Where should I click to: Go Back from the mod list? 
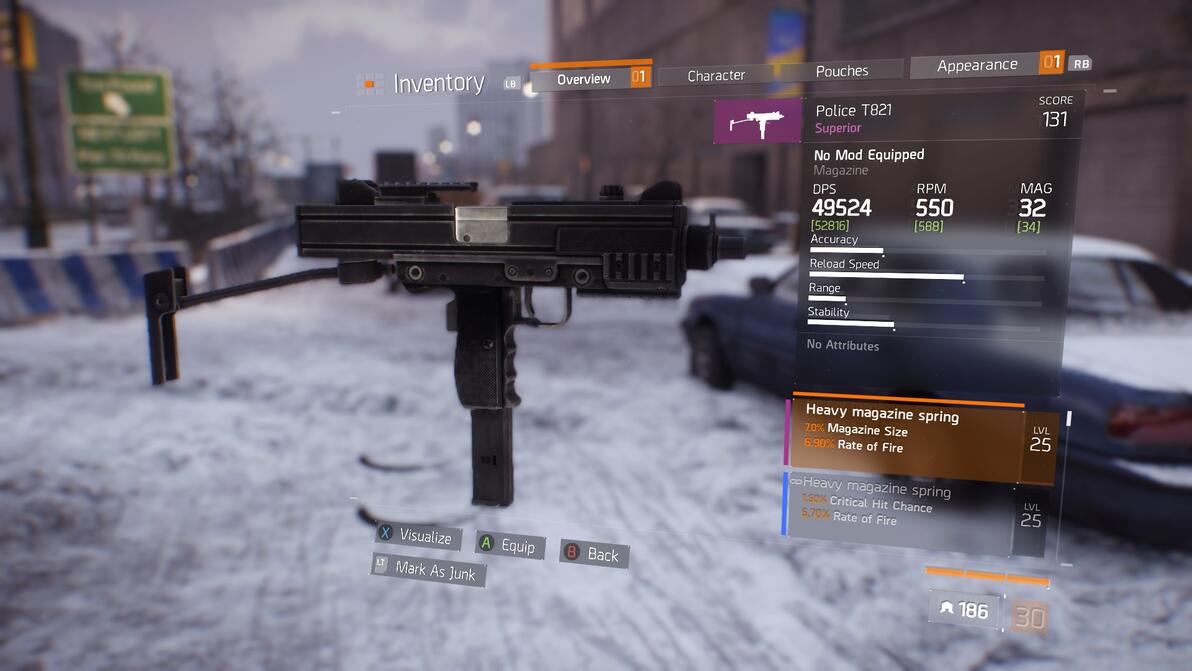[x=595, y=553]
